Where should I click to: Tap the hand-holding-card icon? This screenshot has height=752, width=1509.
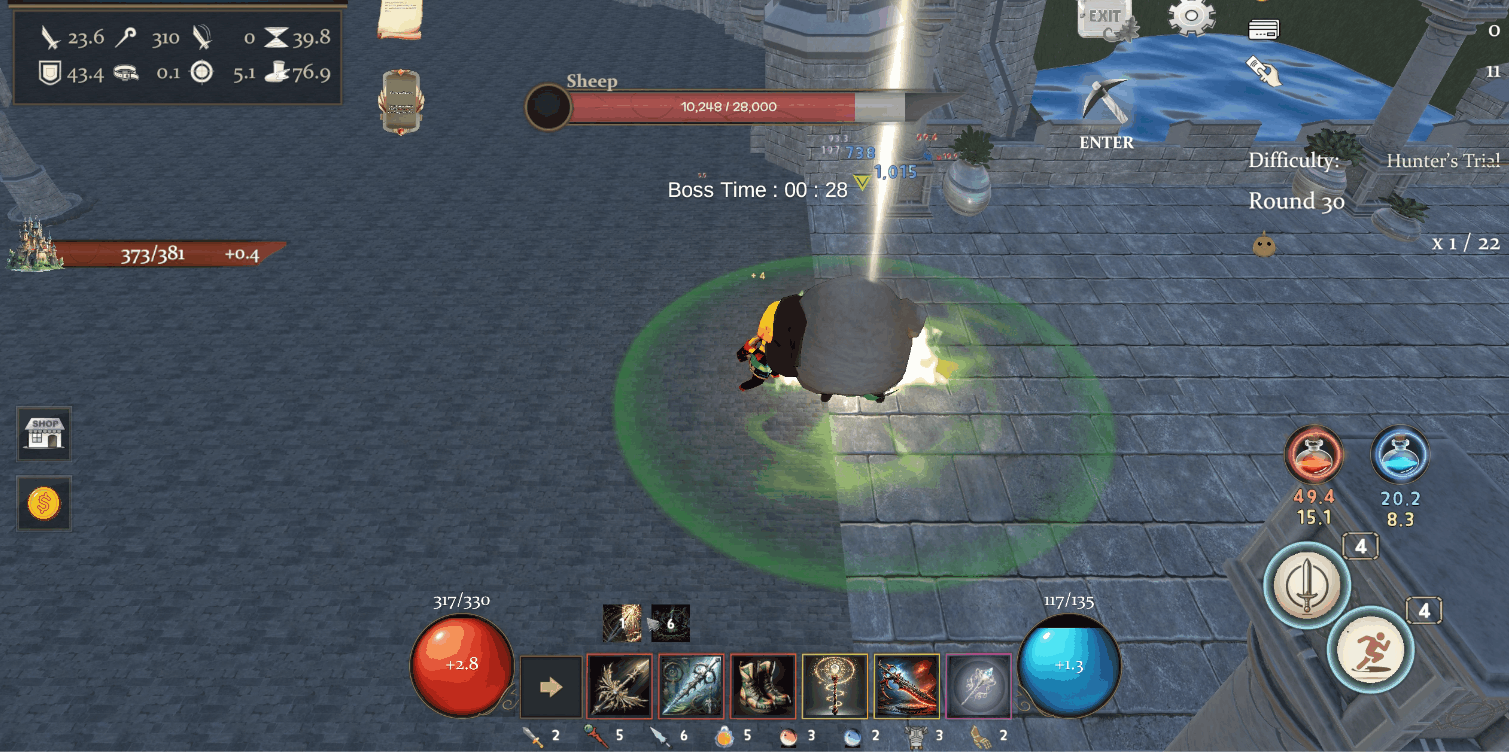pyautogui.click(x=1264, y=71)
